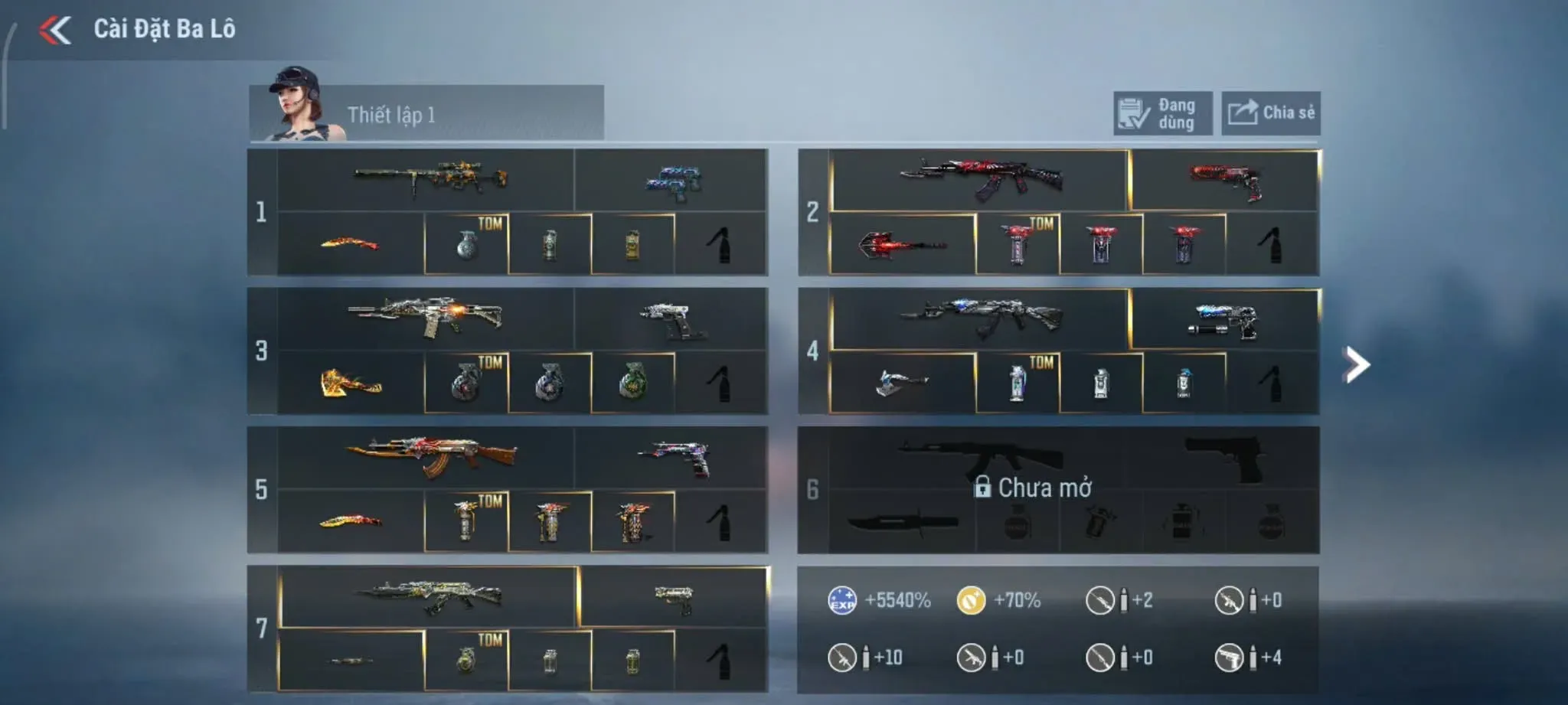
Task: Select the golden axe in backpack 3
Action: click(351, 382)
